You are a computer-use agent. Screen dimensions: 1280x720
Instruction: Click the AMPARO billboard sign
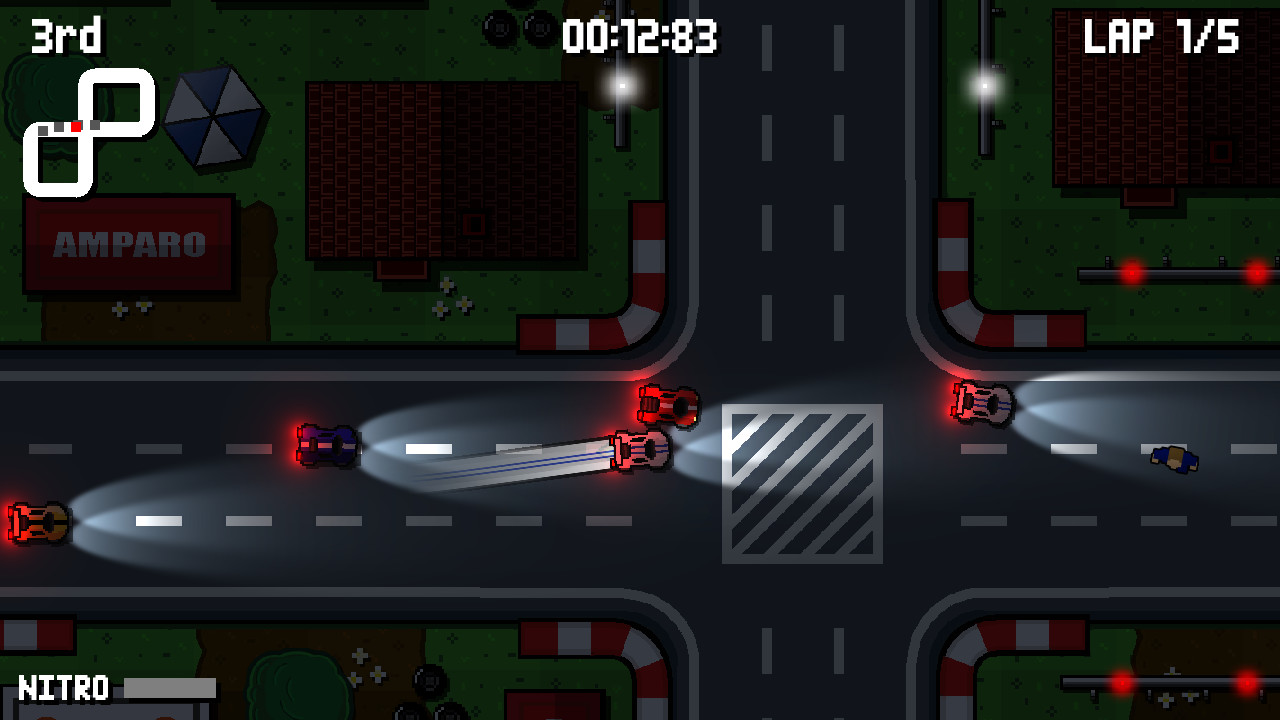[128, 241]
